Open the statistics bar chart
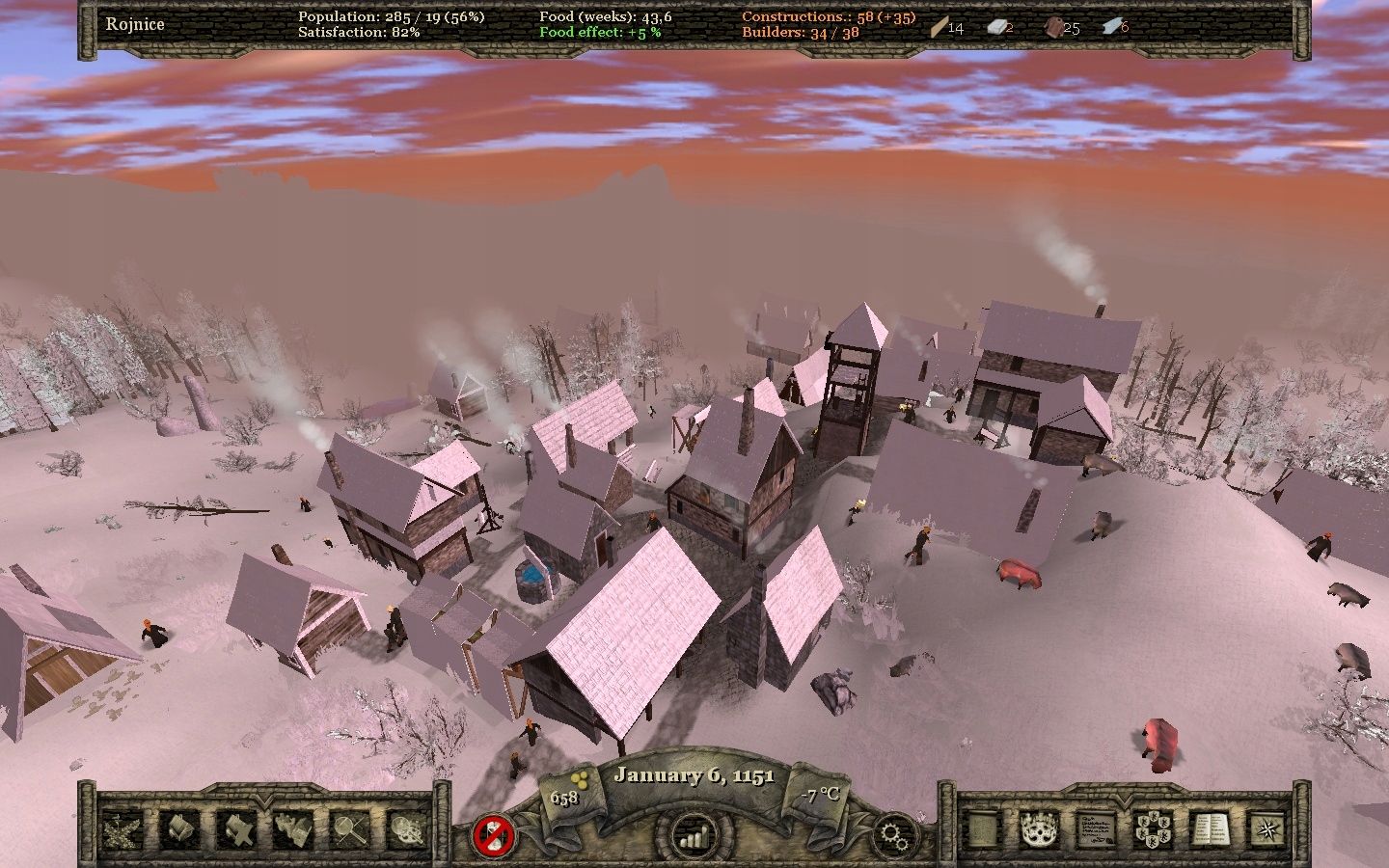 [x=693, y=835]
